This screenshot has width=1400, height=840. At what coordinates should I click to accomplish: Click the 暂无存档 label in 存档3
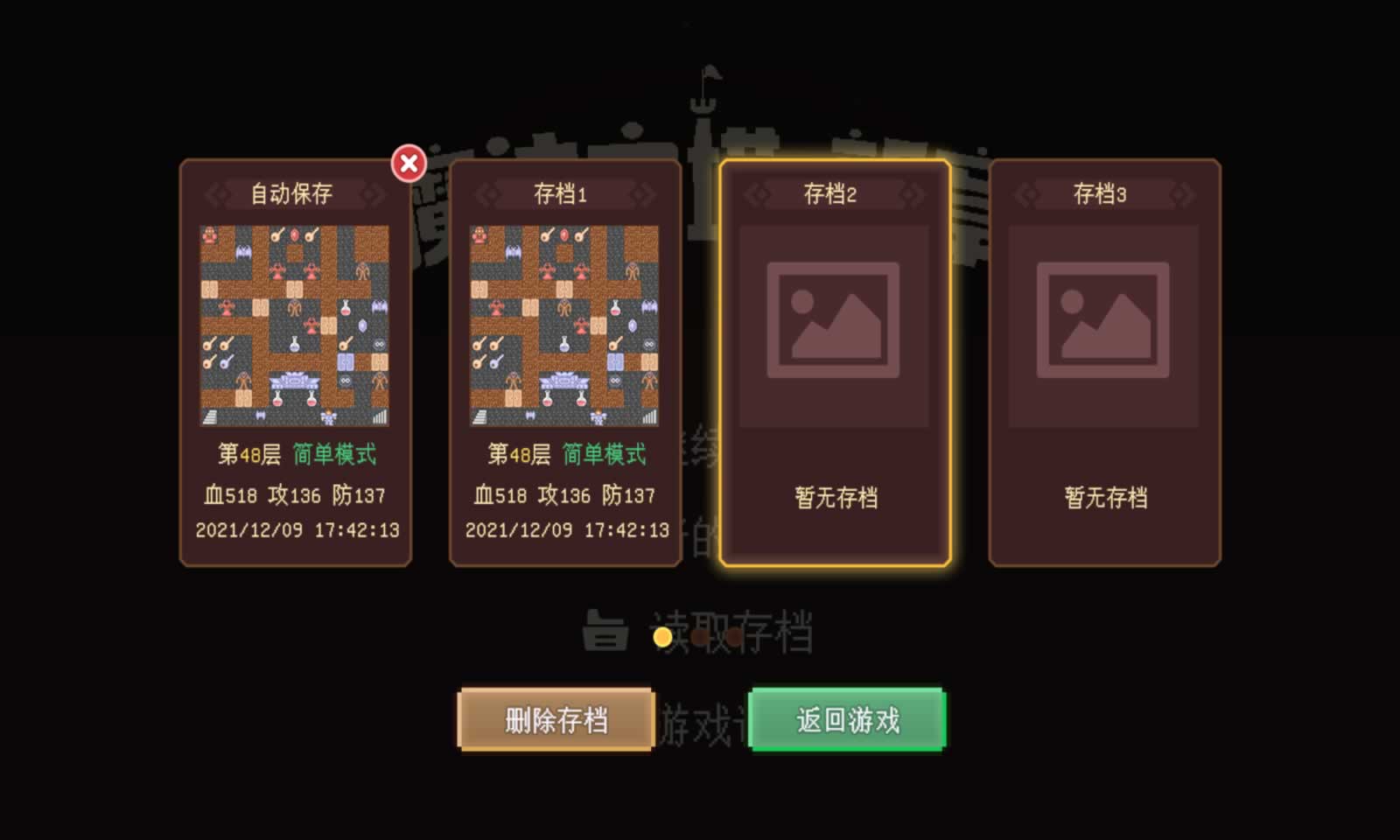point(1104,498)
